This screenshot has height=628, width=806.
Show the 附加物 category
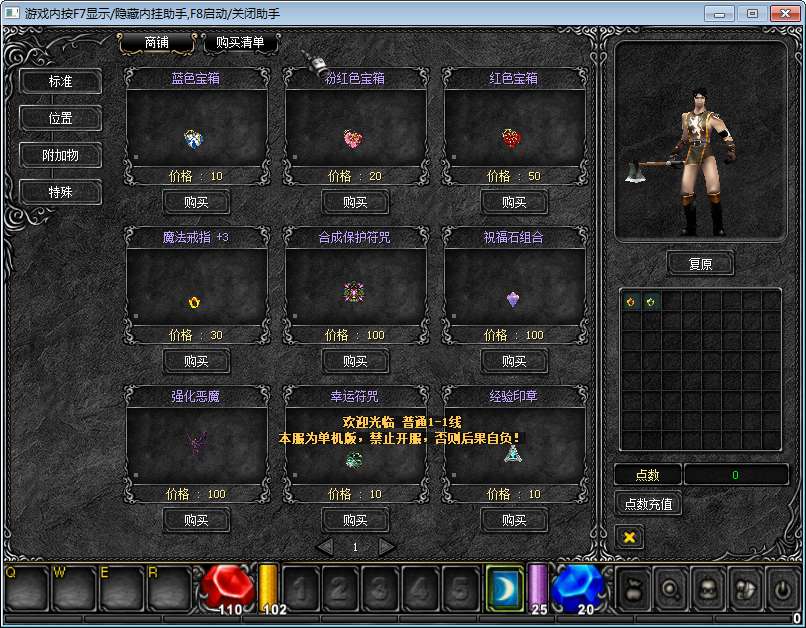61,155
